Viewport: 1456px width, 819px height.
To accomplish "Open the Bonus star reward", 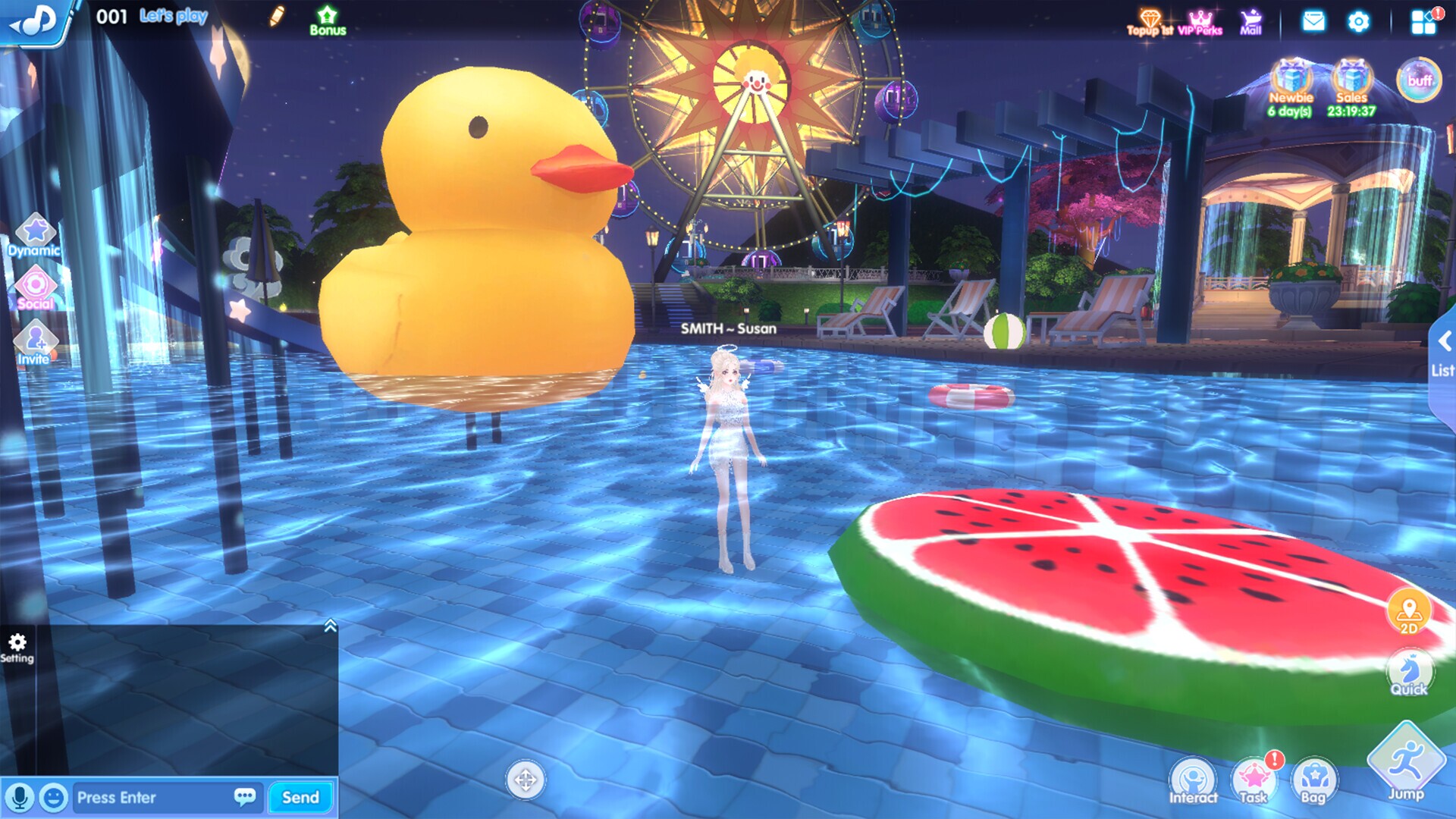I will tap(326, 19).
